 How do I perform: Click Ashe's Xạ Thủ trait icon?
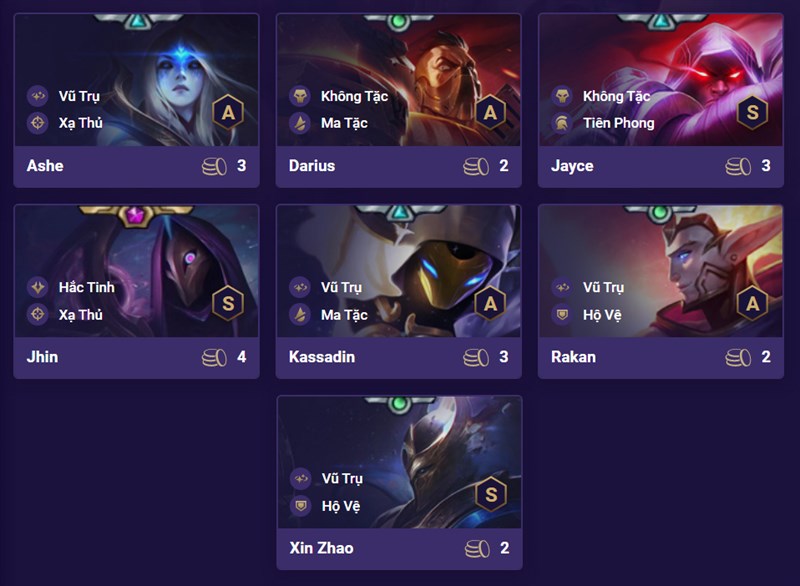coord(38,123)
